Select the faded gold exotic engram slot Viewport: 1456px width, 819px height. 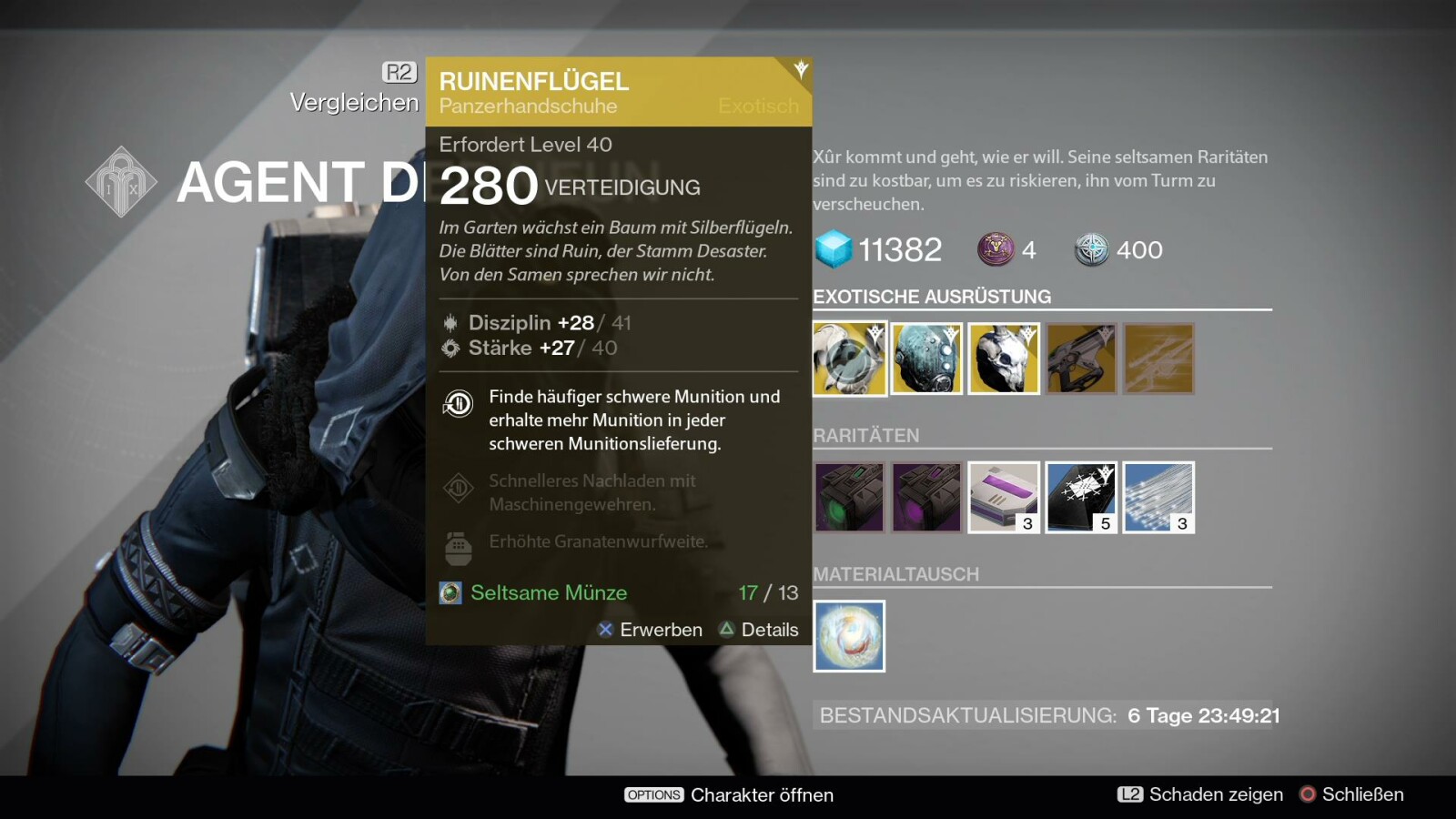[x=1158, y=359]
